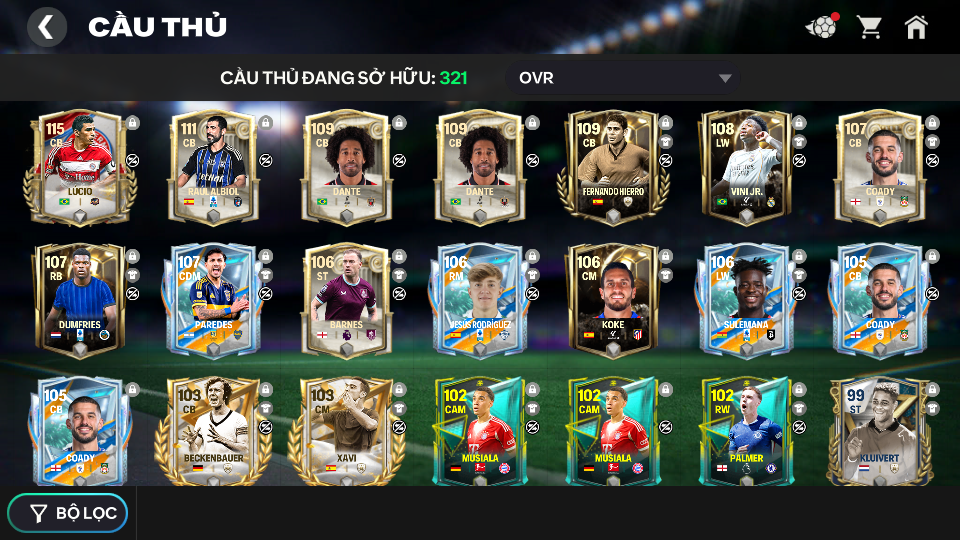Return to the home screen

pyautogui.click(x=916, y=27)
